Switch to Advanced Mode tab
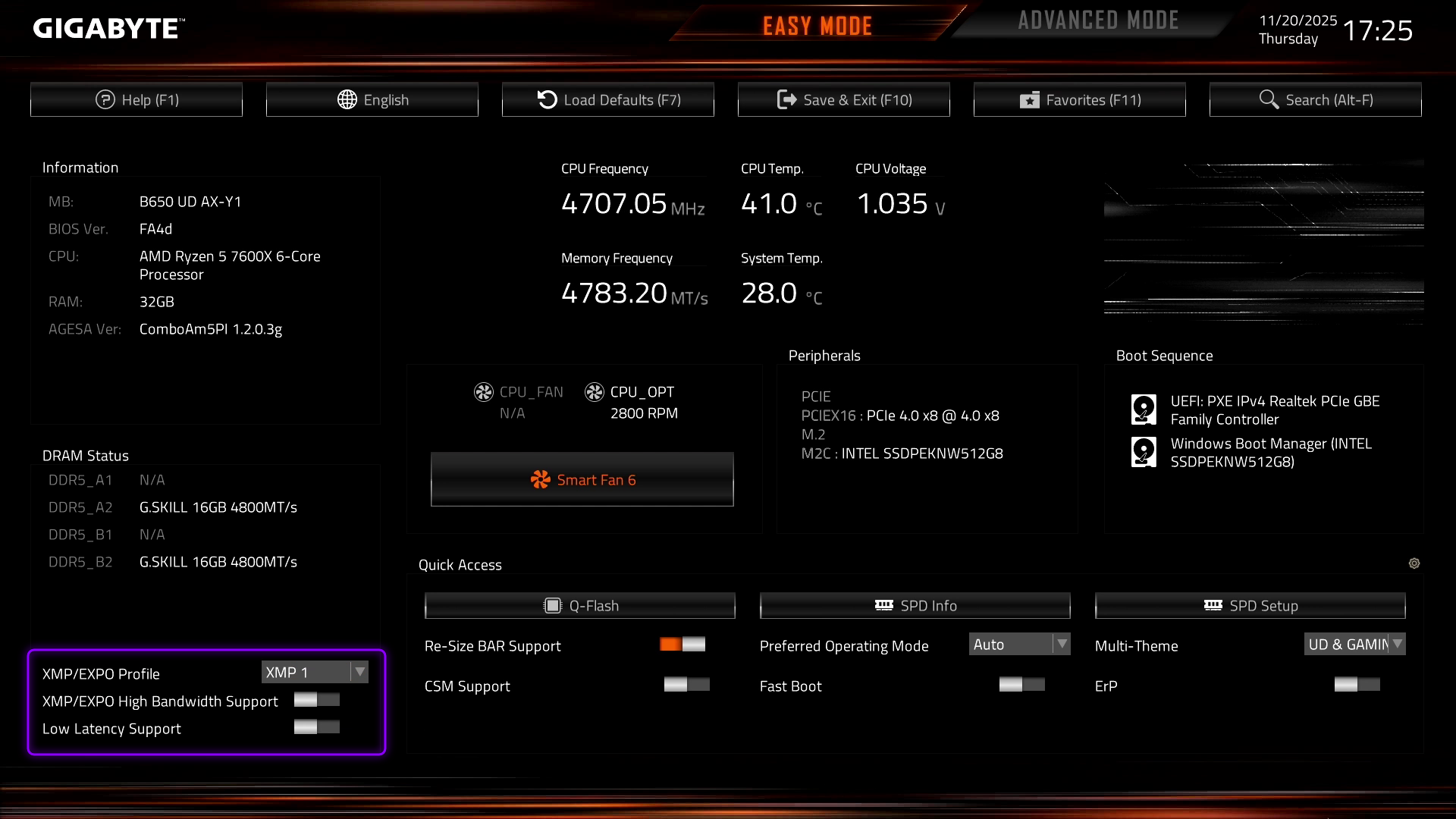This screenshot has height=819, width=1456. pyautogui.click(x=1098, y=20)
